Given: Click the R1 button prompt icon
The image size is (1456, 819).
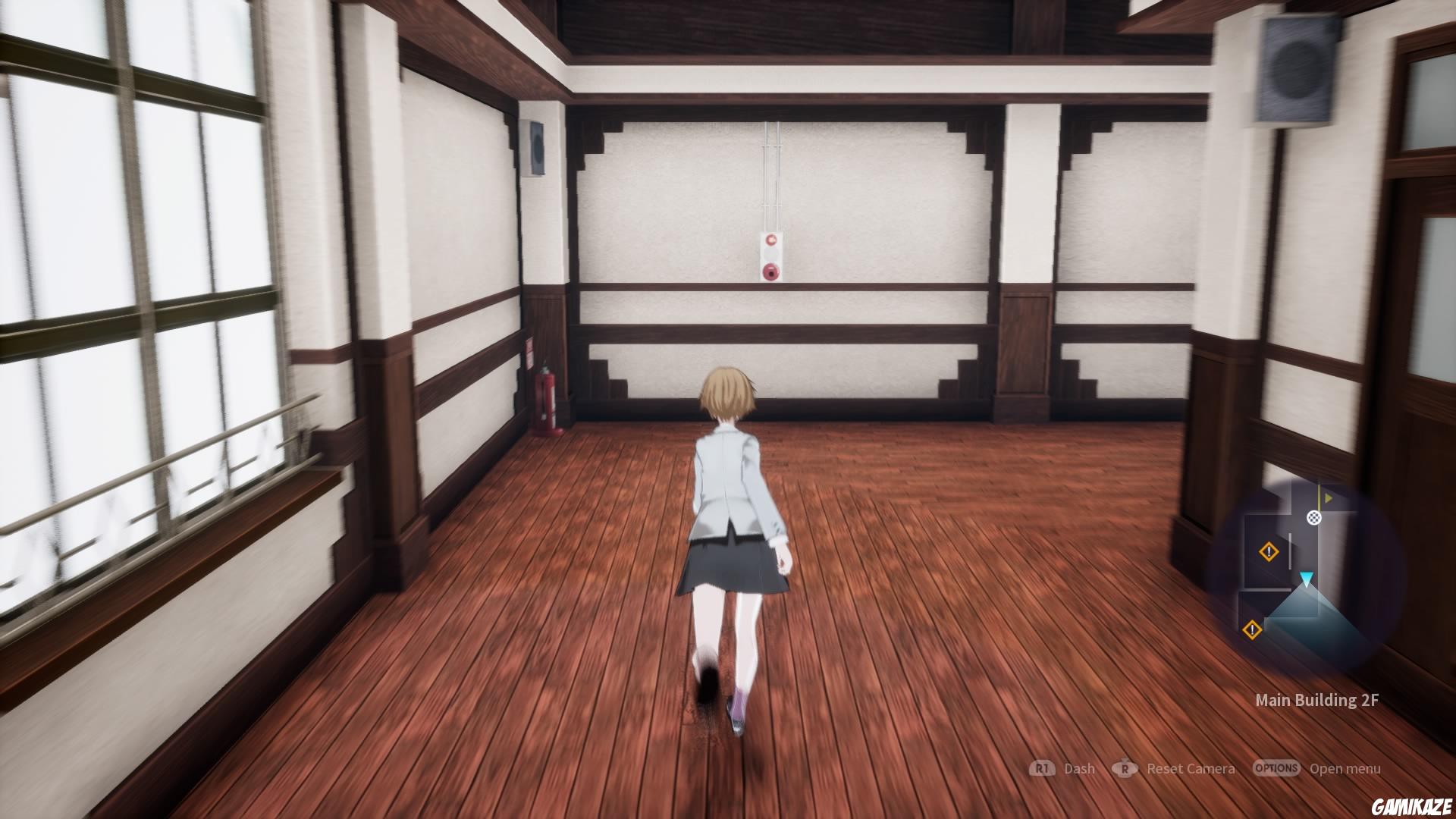Looking at the screenshot, I should (x=1043, y=768).
